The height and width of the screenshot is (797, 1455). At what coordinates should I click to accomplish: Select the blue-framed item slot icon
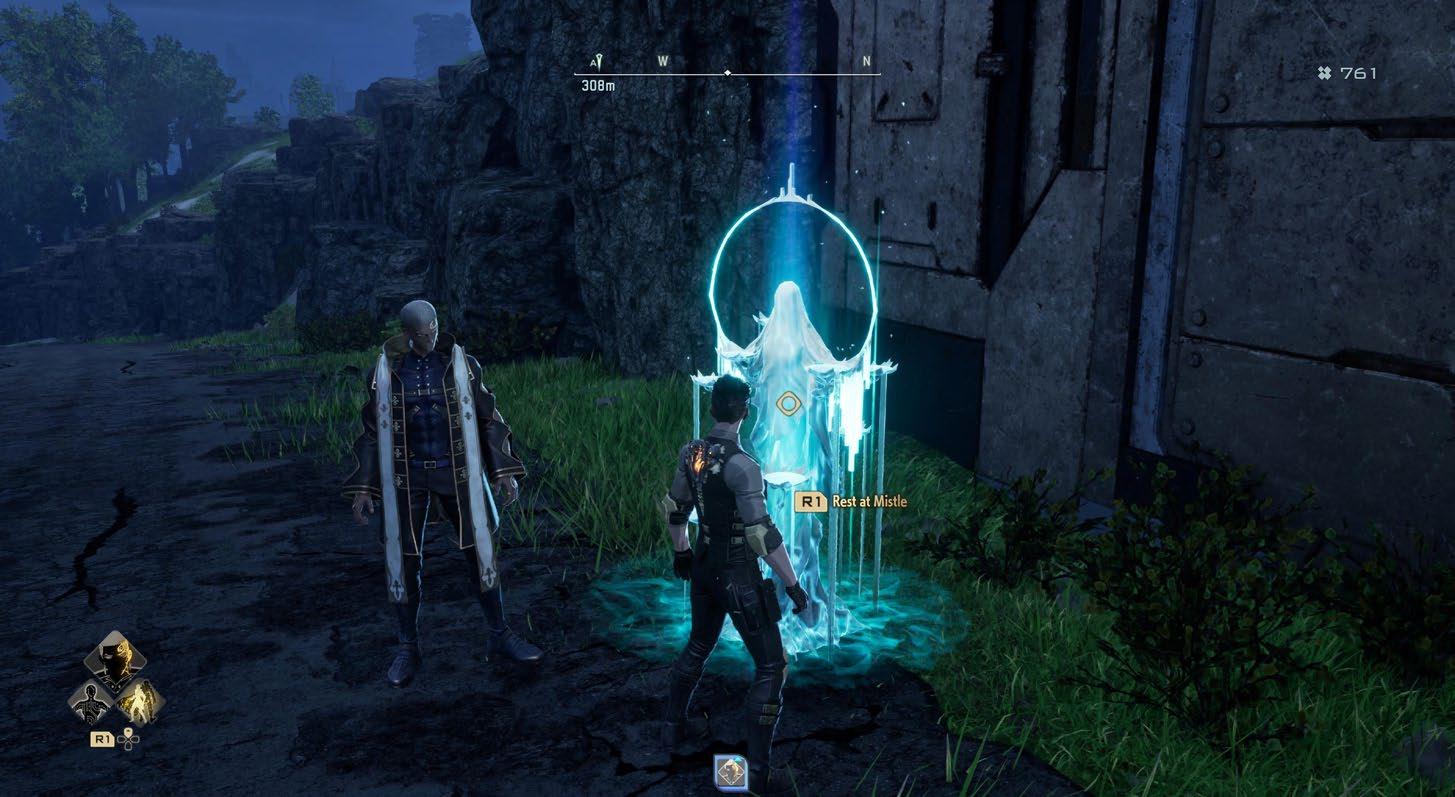[732, 772]
